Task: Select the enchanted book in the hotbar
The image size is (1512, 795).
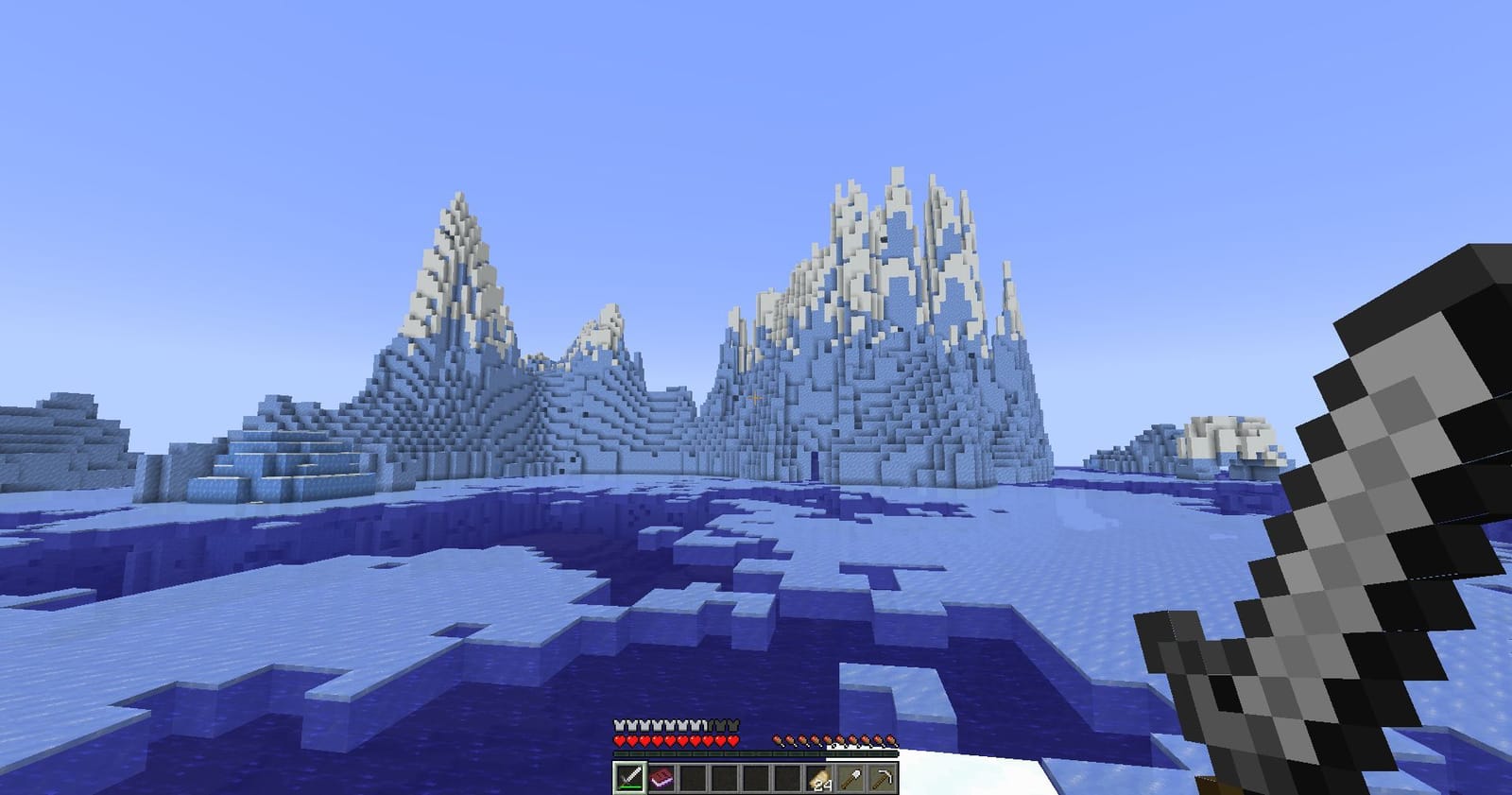Action: [661, 777]
